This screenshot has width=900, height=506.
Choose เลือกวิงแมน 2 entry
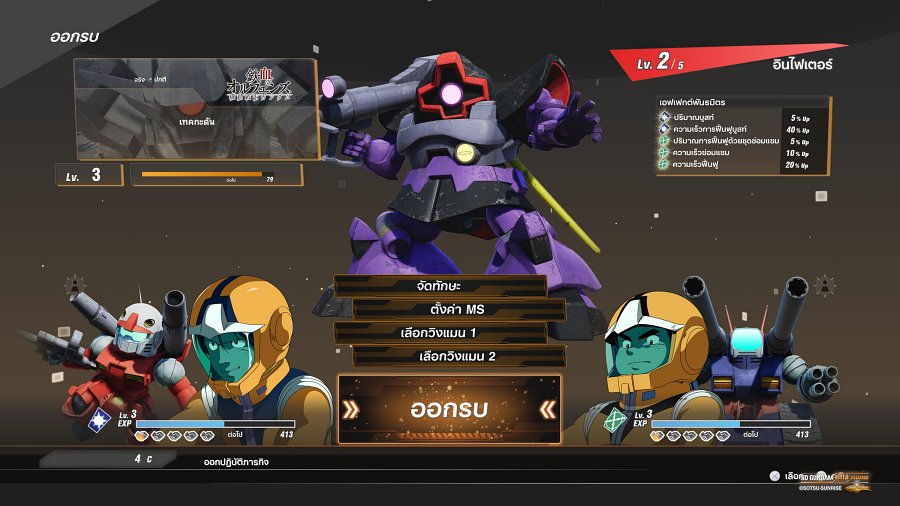pos(459,356)
